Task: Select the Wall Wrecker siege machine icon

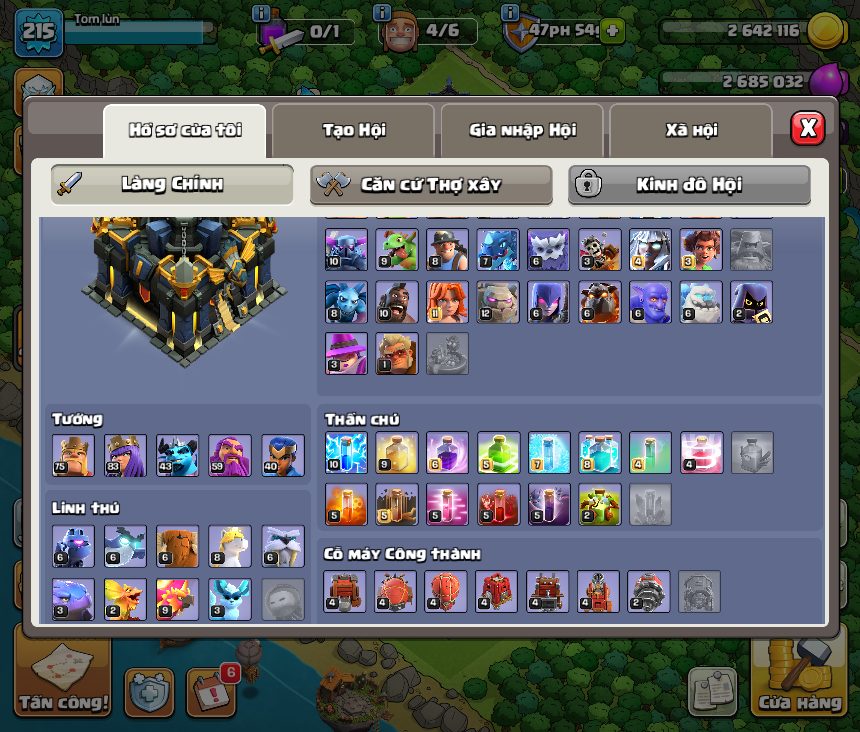Action: point(346,591)
